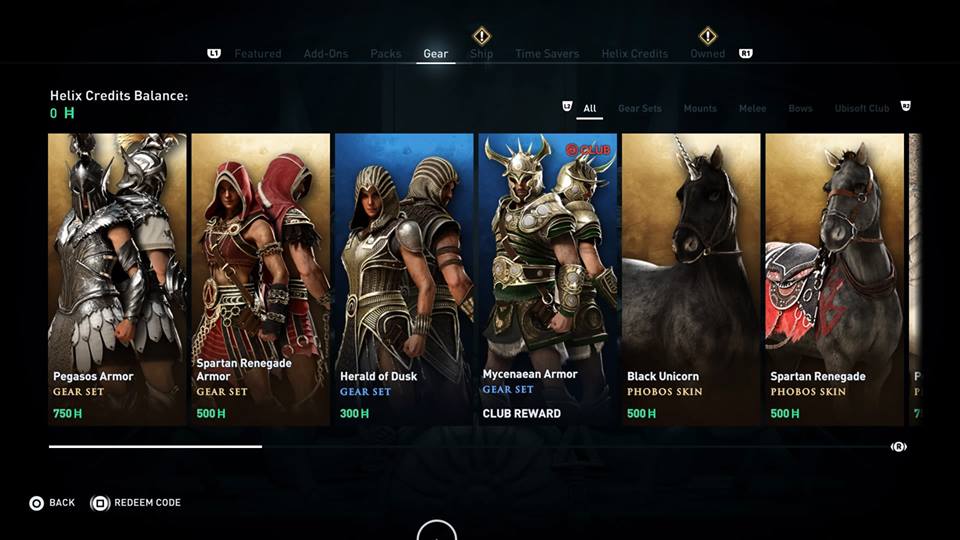Open the Ubisoft Club filter
The image size is (960, 540).
pyautogui.click(x=862, y=109)
